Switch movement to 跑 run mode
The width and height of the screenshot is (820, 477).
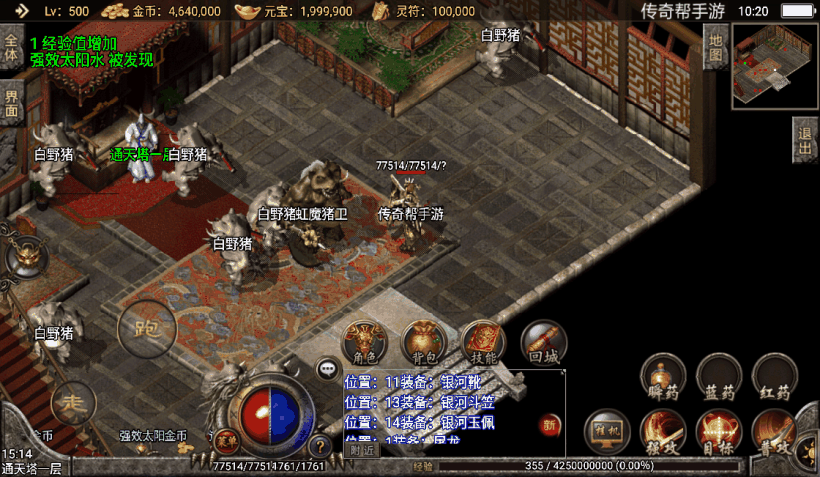click(147, 326)
